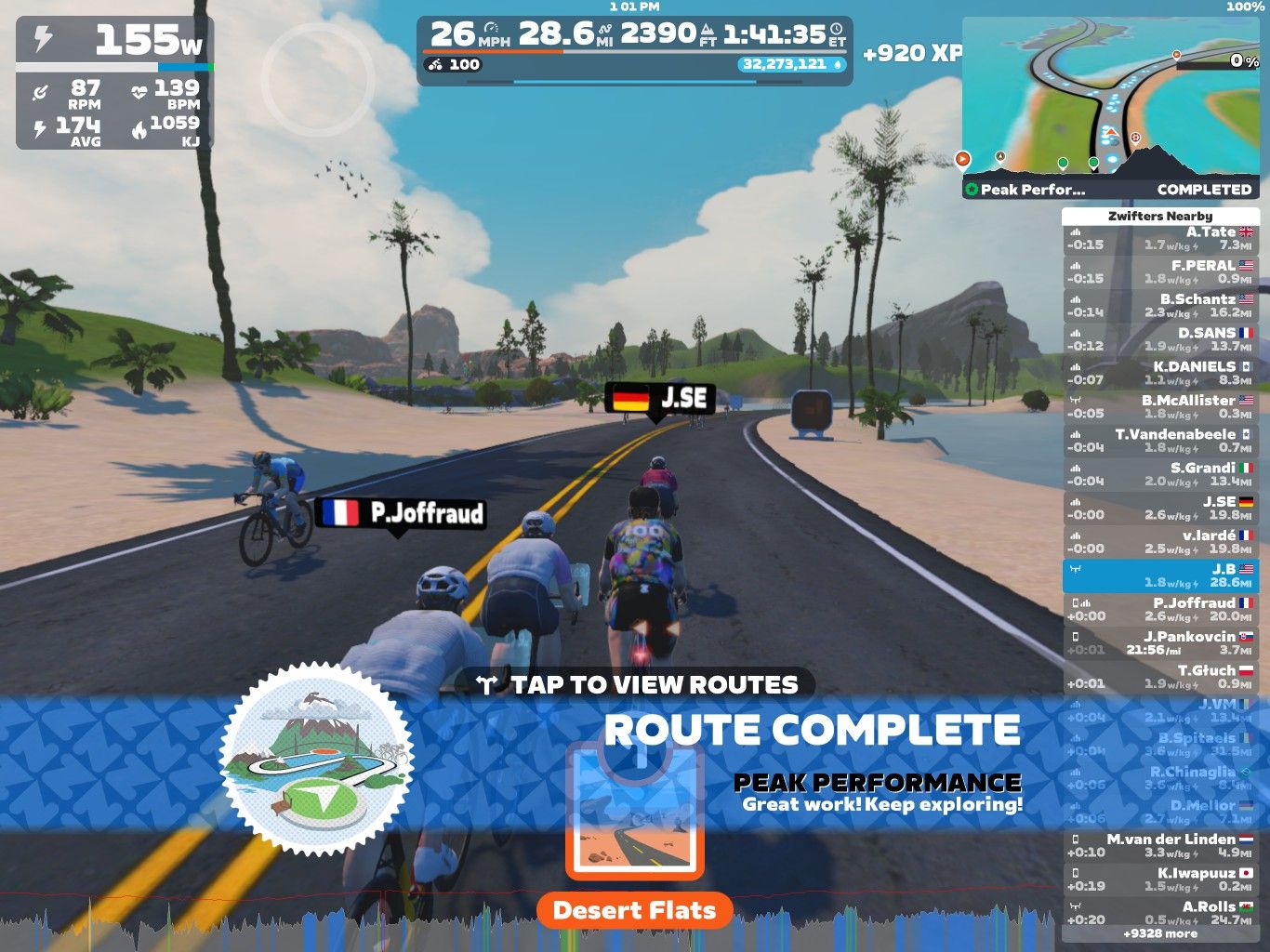The width and height of the screenshot is (1270, 952).
Task: Open the minimap view
Action: pyautogui.click(x=1110, y=96)
